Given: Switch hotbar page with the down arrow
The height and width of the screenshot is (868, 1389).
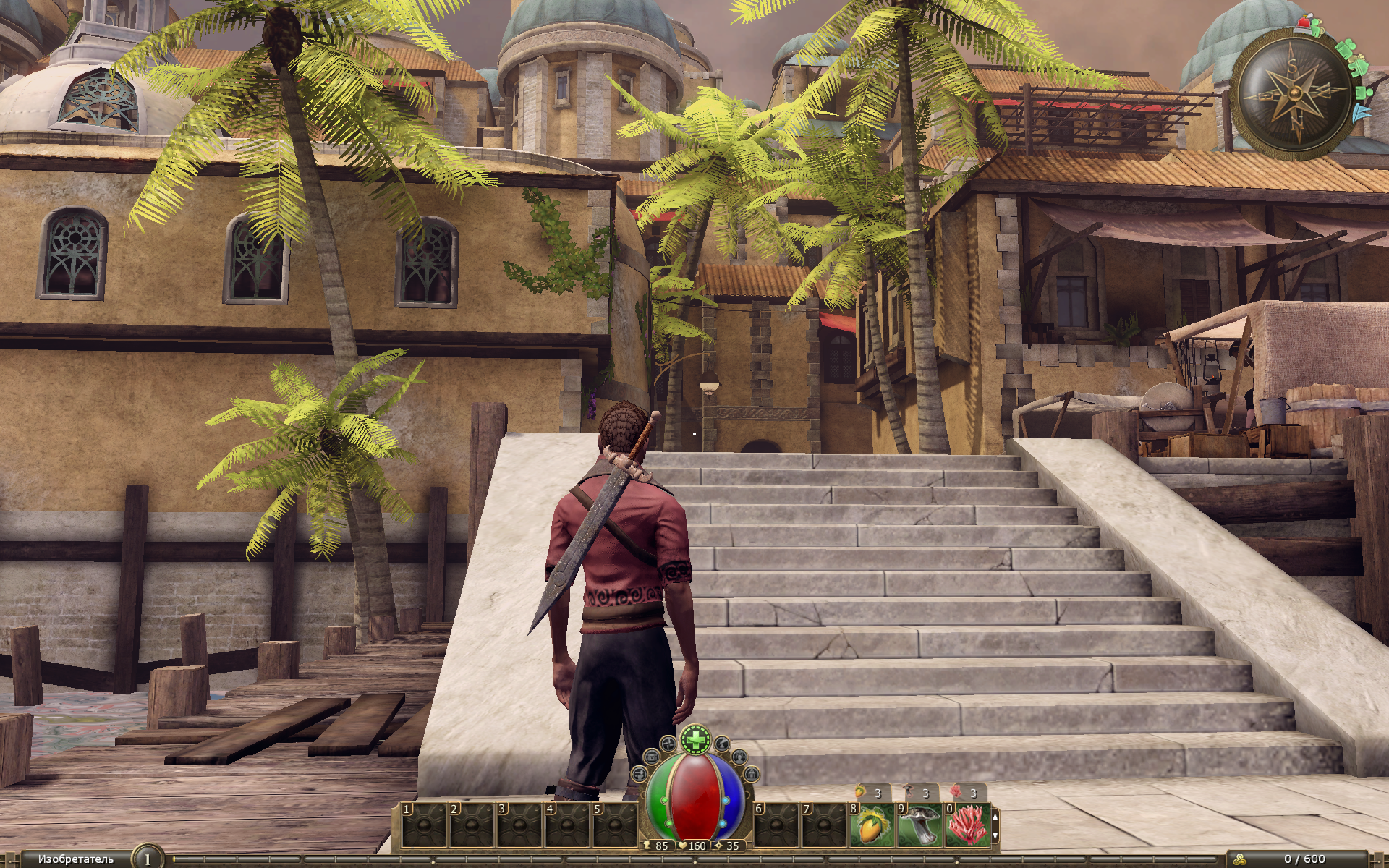Looking at the screenshot, I should point(995,835).
